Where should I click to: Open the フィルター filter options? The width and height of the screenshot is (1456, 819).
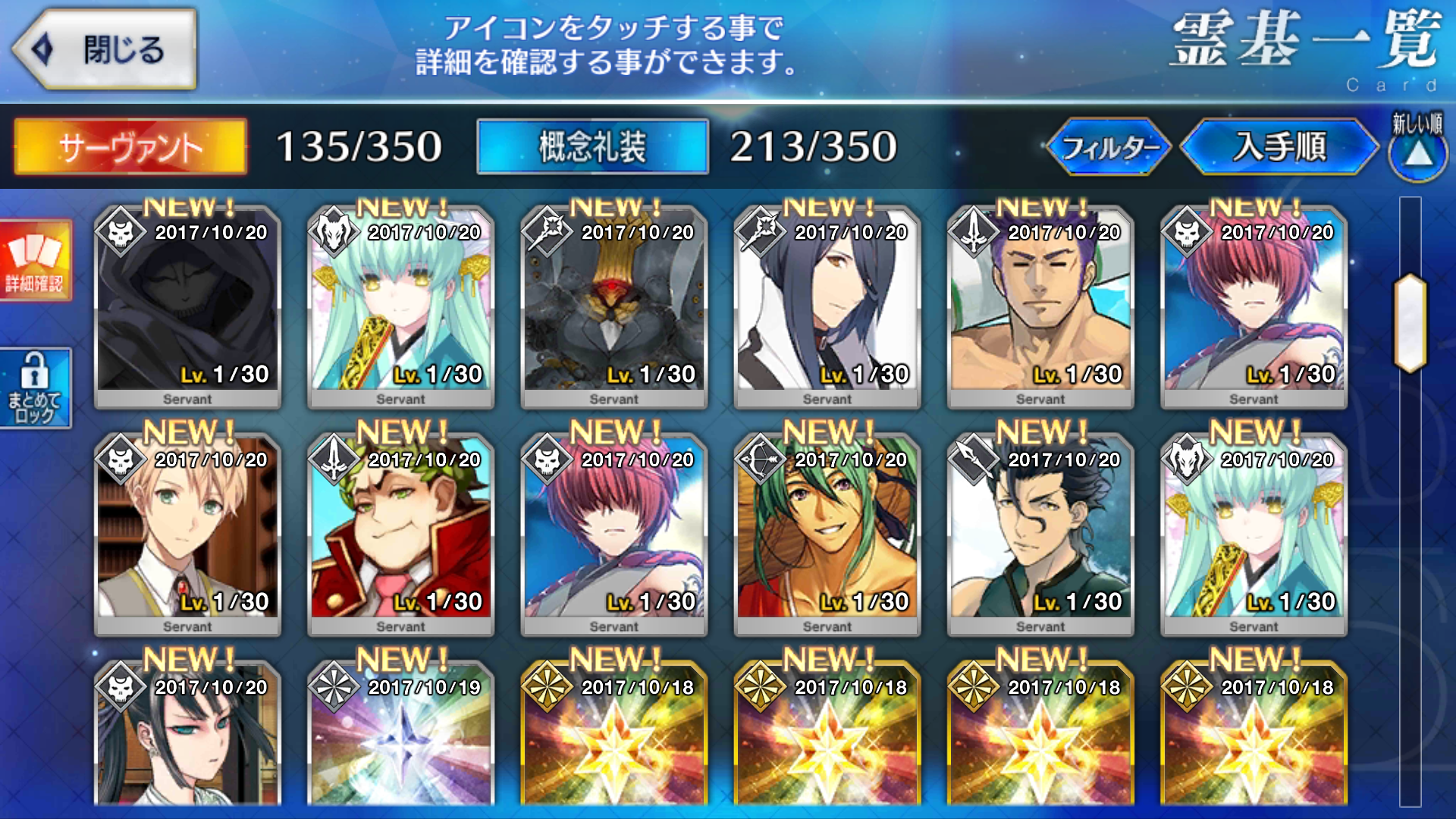1108,146
